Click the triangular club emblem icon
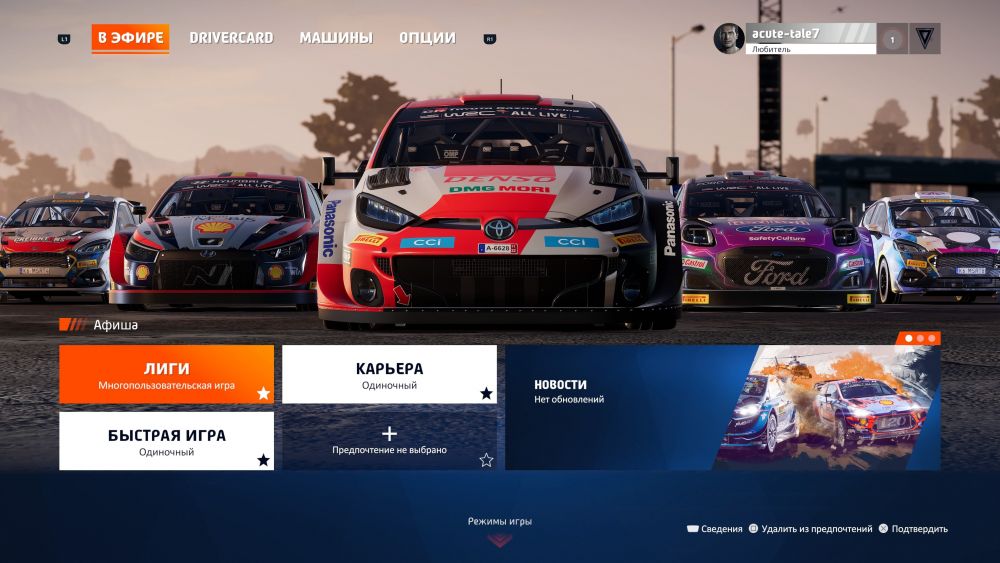This screenshot has width=1000, height=563. [x=924, y=39]
